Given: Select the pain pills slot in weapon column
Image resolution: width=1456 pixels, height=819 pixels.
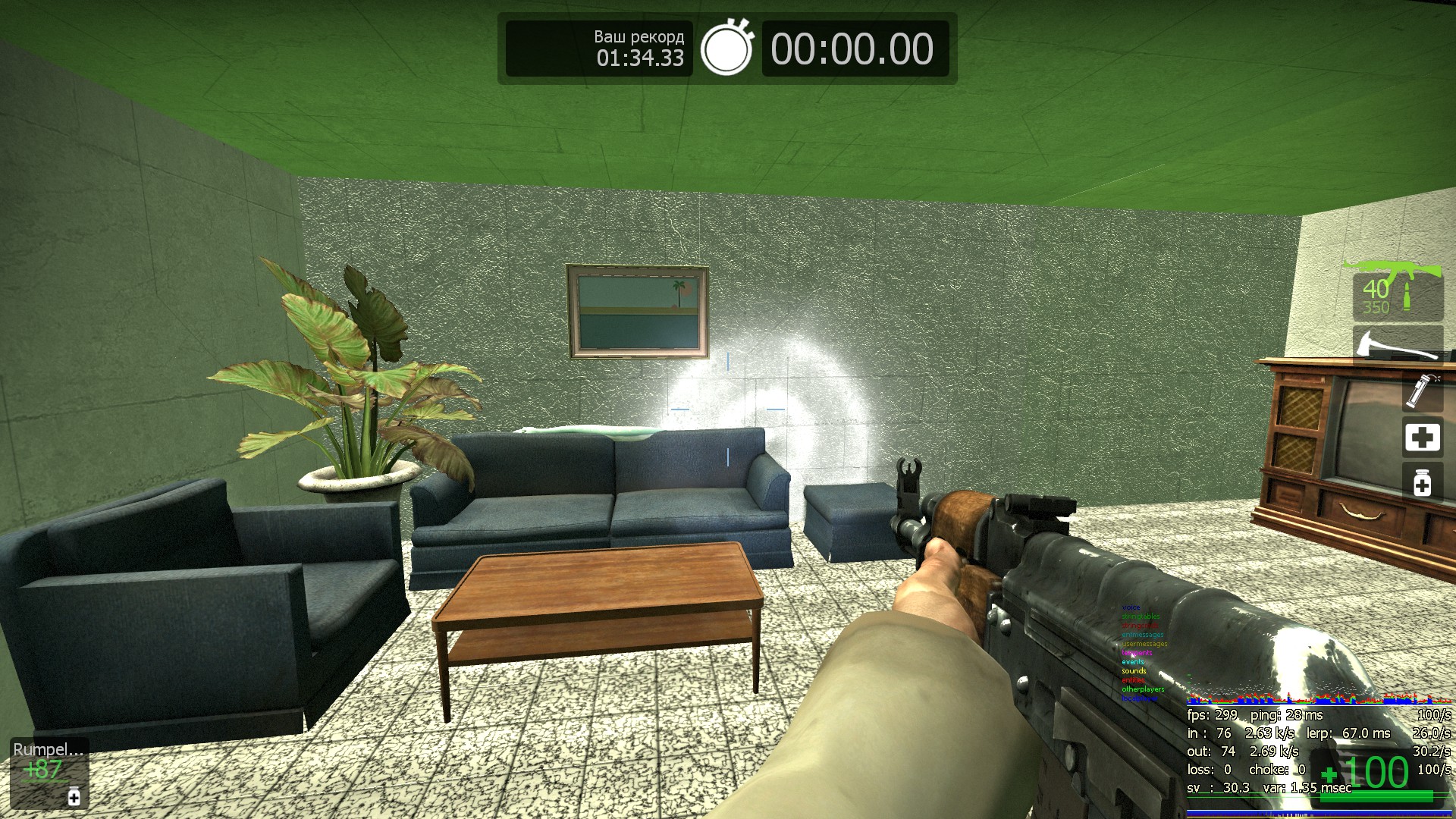Looking at the screenshot, I should coord(1422,482).
